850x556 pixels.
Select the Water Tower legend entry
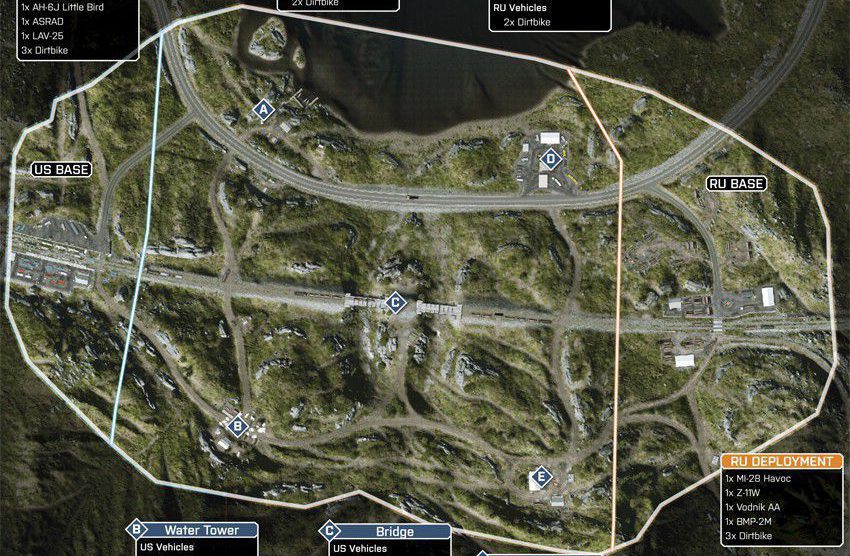[x=201, y=530]
